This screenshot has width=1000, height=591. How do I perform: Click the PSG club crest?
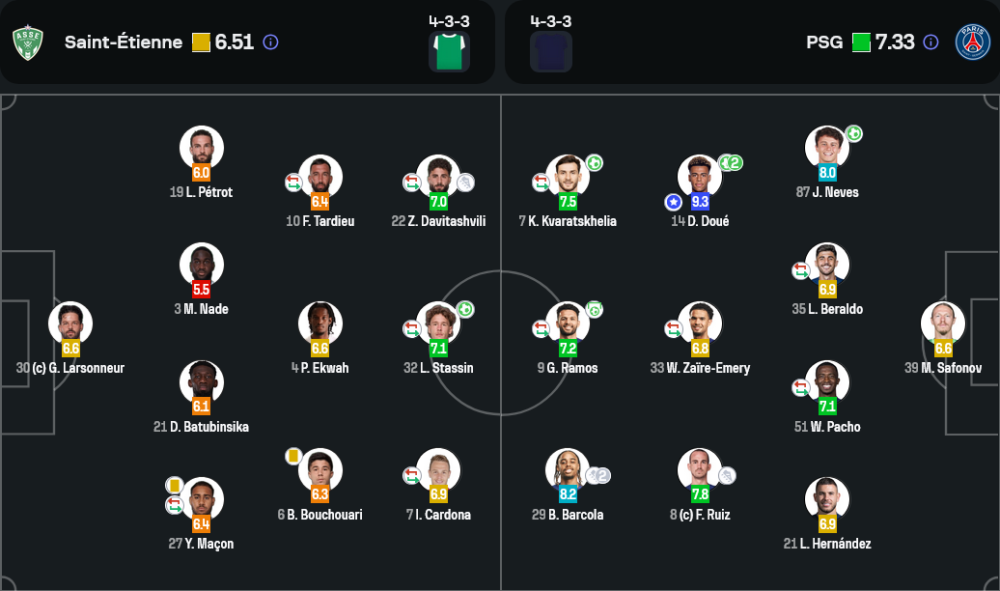(x=972, y=42)
